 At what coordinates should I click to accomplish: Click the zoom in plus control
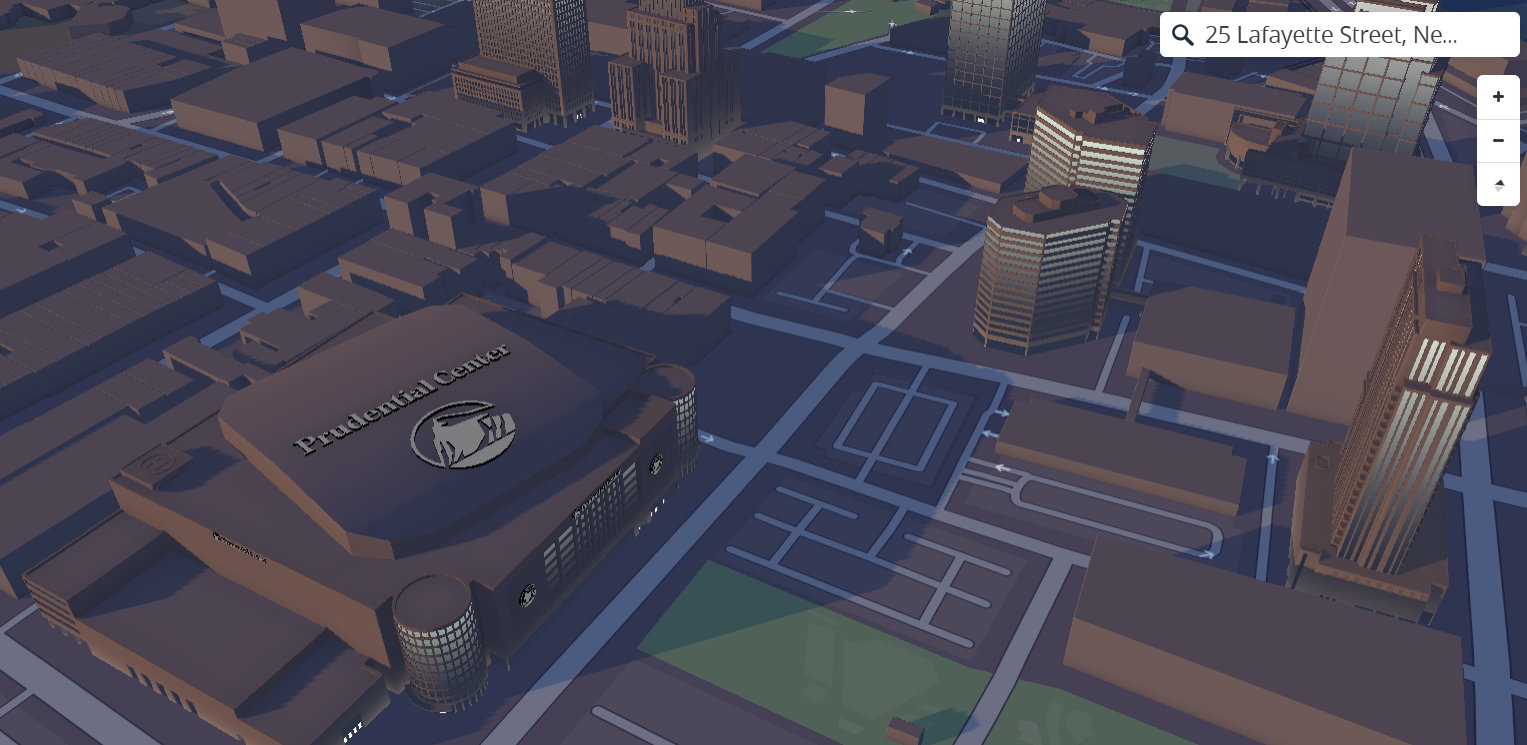pyautogui.click(x=1498, y=96)
